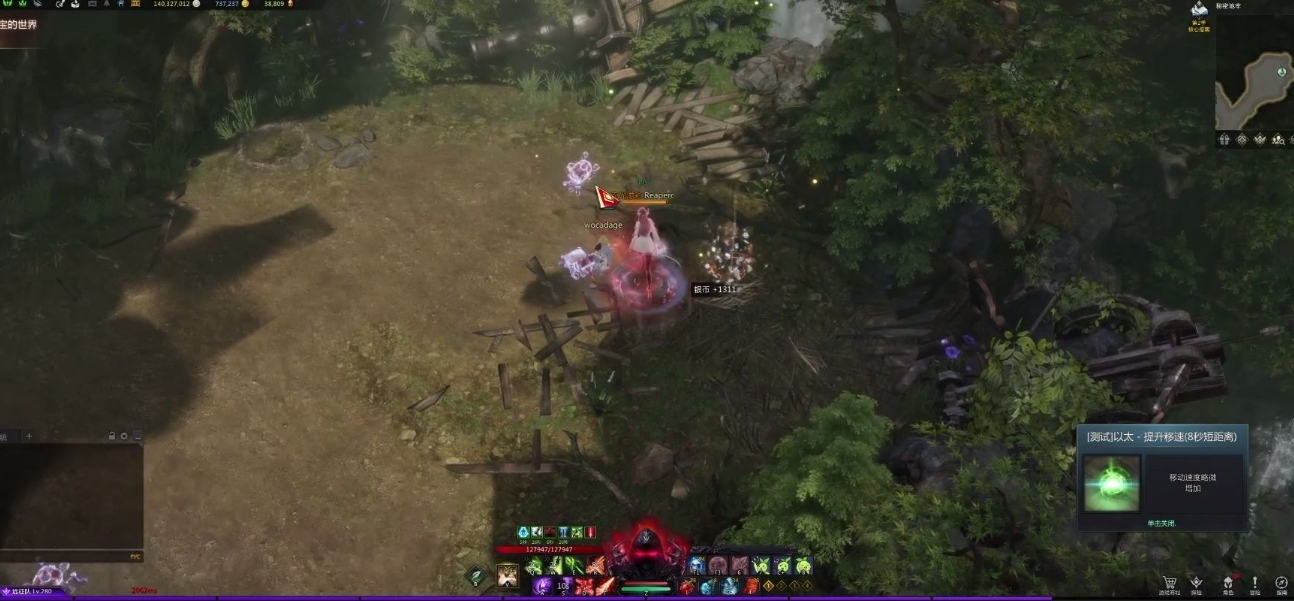Open the shop cart menu icon
This screenshot has height=601, width=1294.
[1169, 583]
